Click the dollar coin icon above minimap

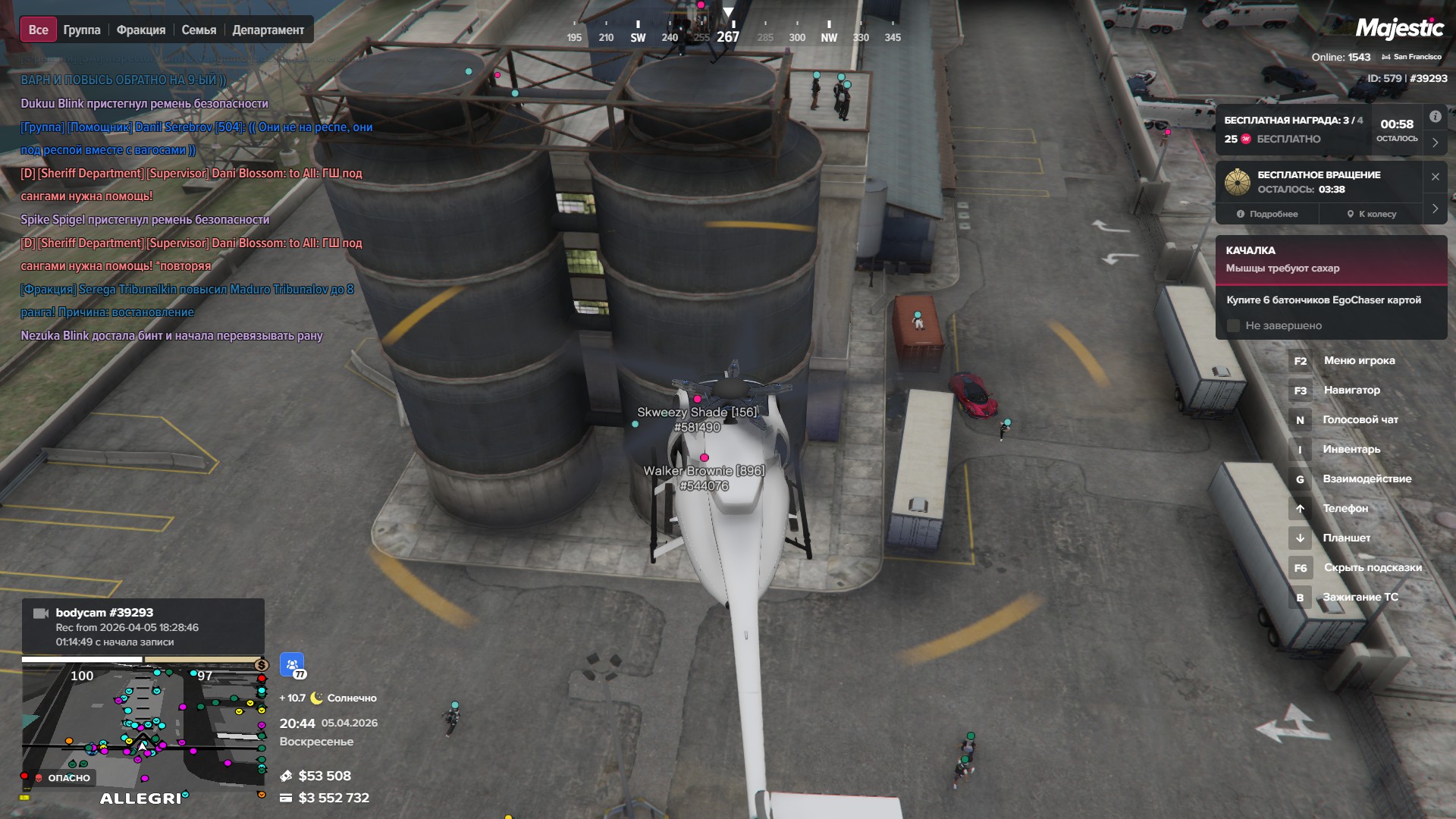point(262,665)
